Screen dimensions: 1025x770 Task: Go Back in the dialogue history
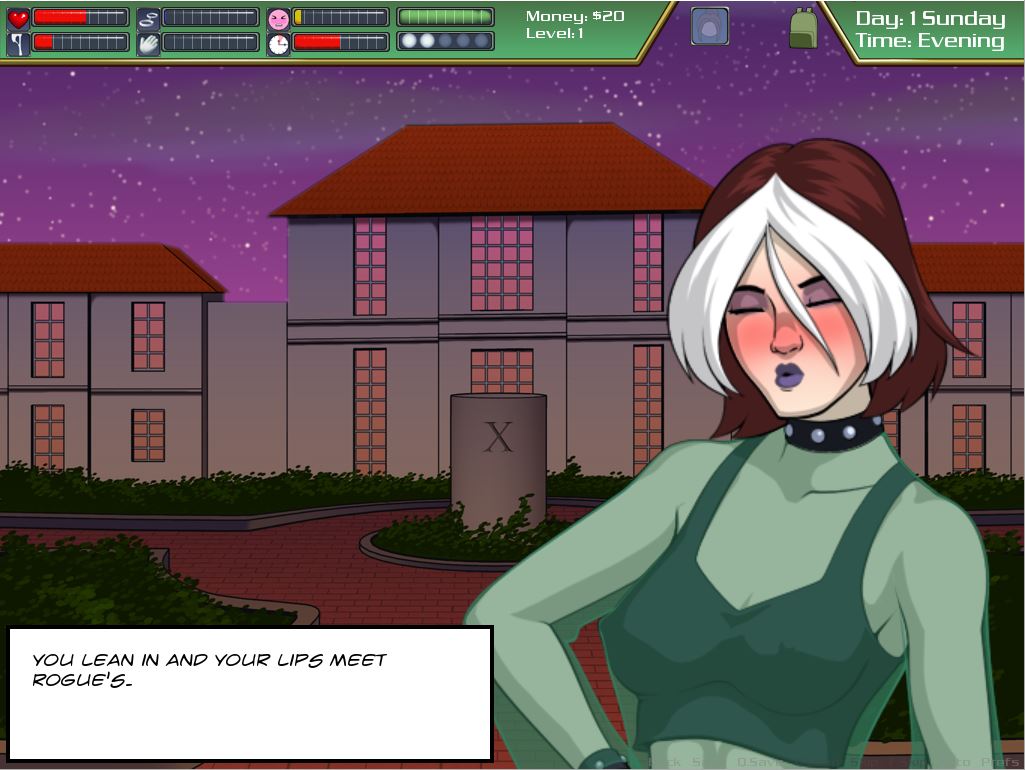click(664, 762)
